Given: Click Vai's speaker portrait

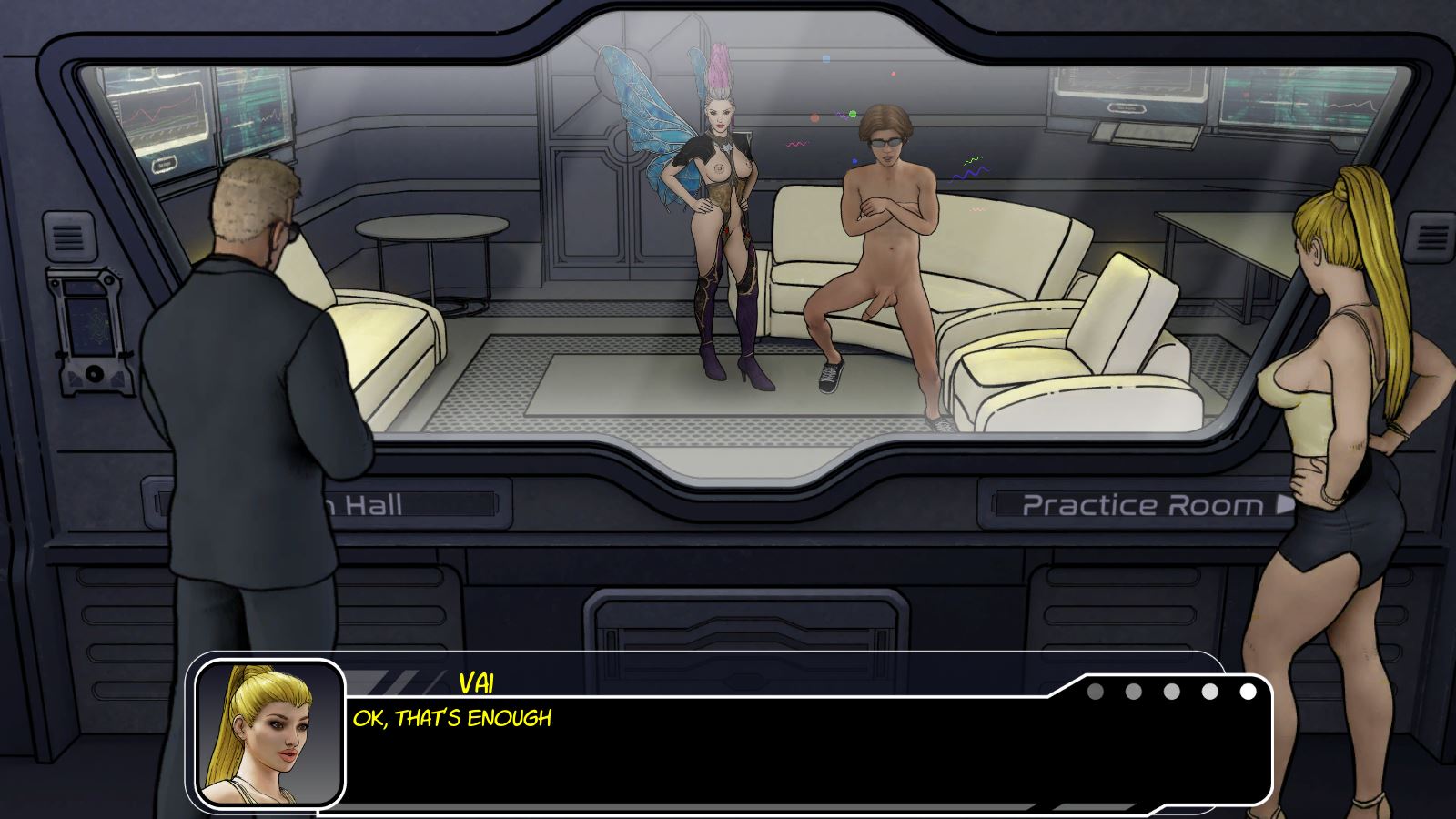Looking at the screenshot, I should coord(269,733).
